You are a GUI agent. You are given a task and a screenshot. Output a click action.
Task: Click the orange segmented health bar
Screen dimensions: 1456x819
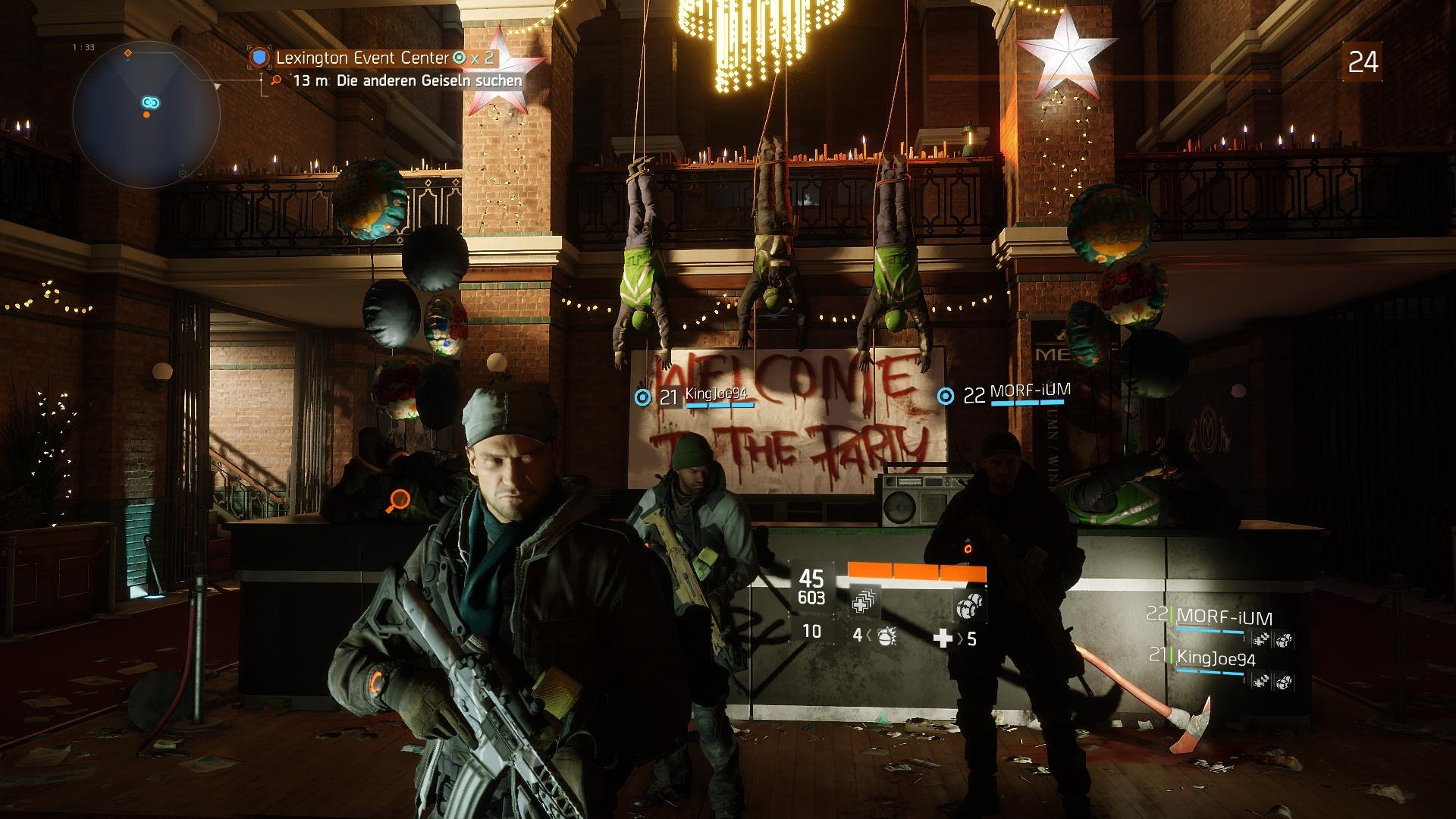[917, 570]
